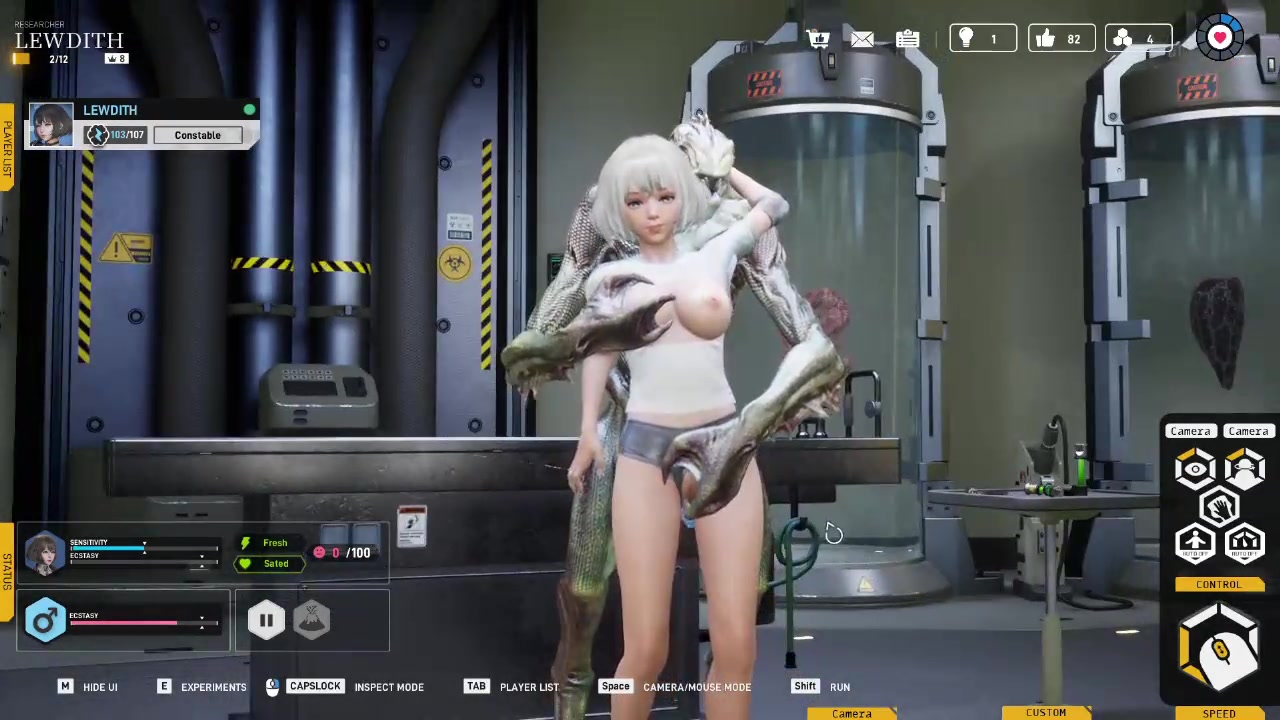Open the group members counter
This screenshot has height=720, width=1280.
click(1137, 39)
